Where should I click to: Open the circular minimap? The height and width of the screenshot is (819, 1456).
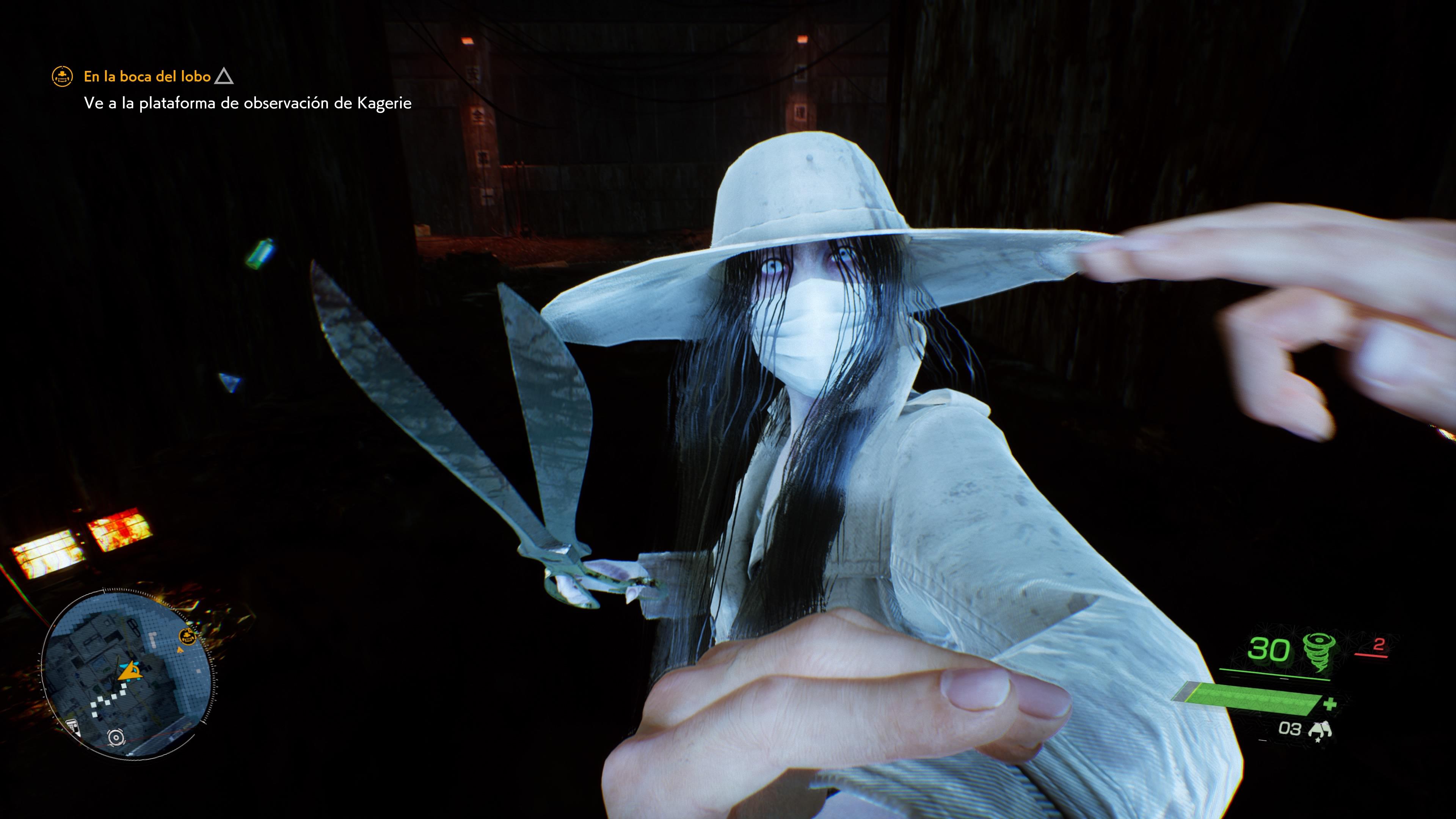[x=128, y=673]
